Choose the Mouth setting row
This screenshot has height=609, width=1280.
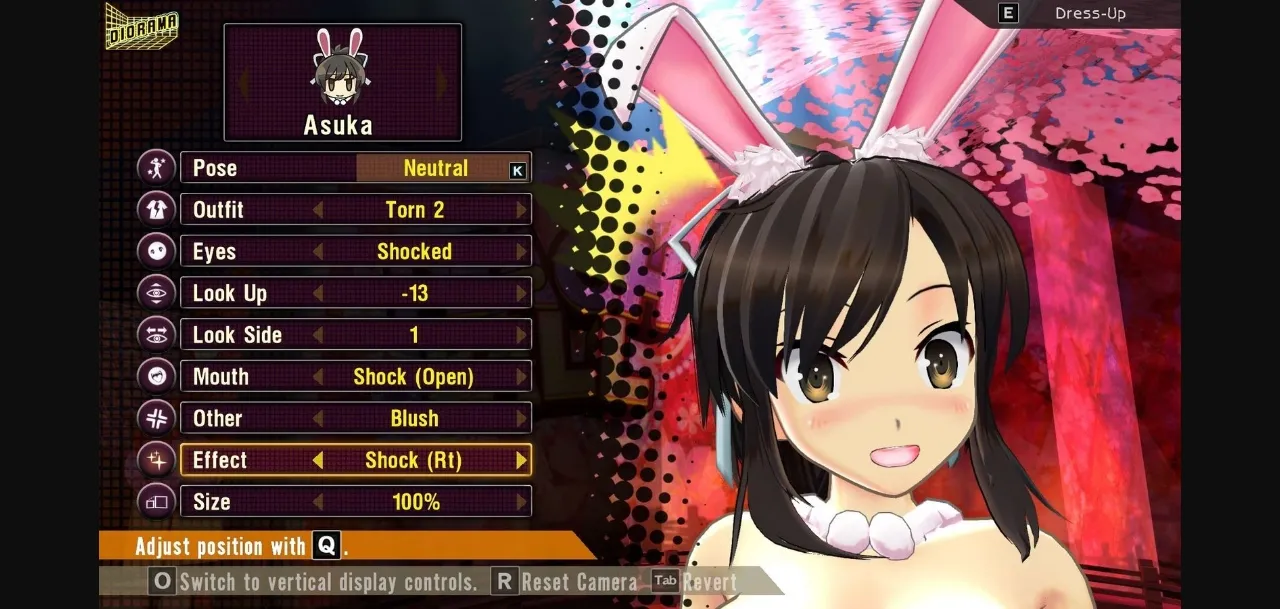point(355,377)
